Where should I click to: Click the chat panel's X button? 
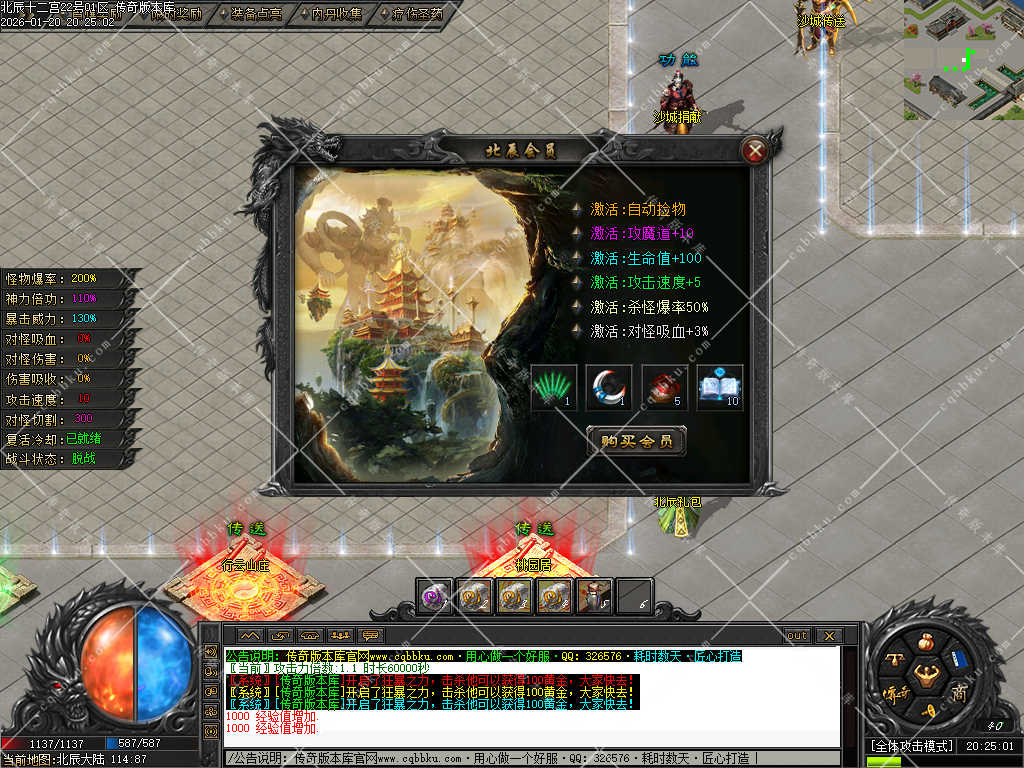(x=828, y=635)
